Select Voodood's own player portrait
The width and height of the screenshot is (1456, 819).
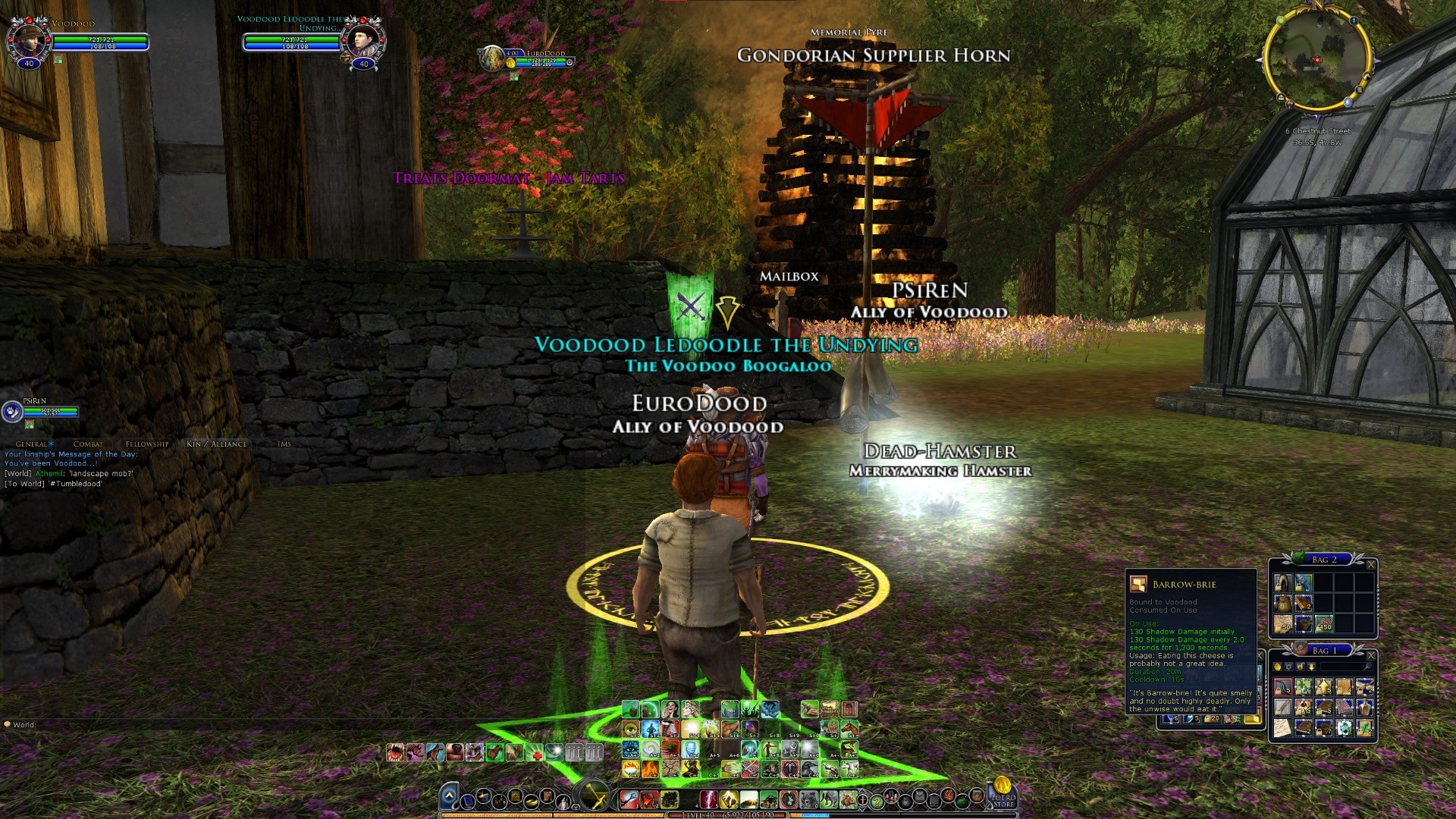point(29,39)
